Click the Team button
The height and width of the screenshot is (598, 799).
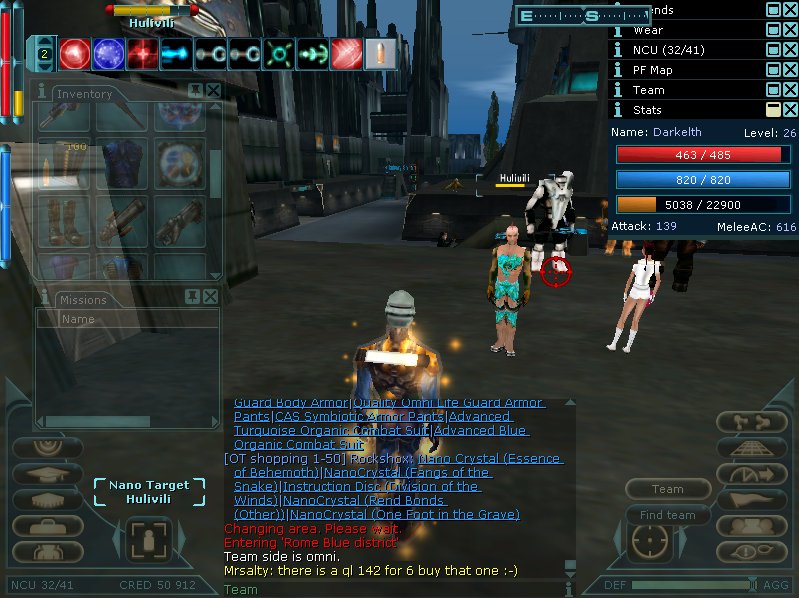coord(667,489)
